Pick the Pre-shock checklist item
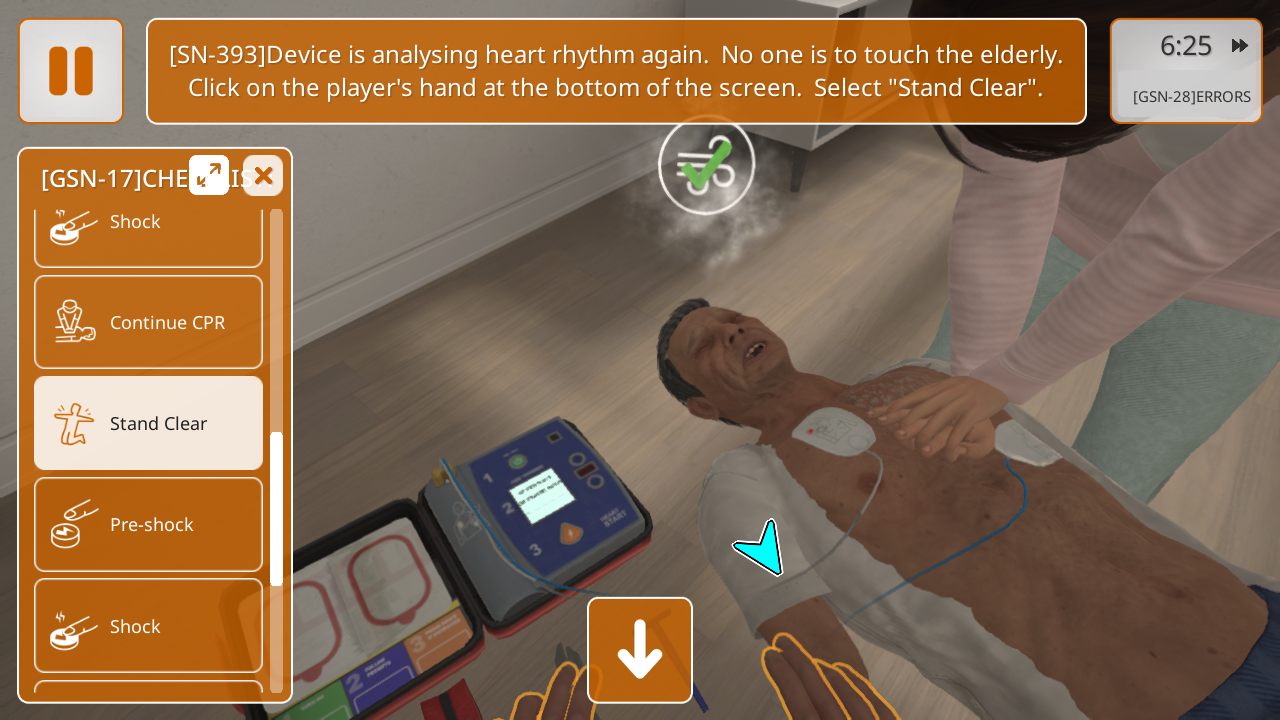 149,524
